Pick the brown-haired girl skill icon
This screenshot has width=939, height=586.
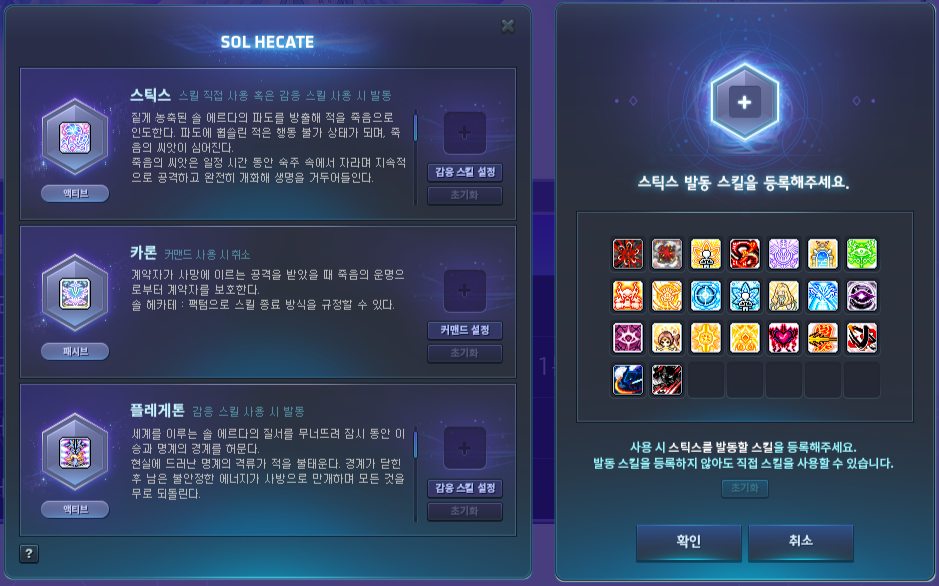[x=667, y=338]
